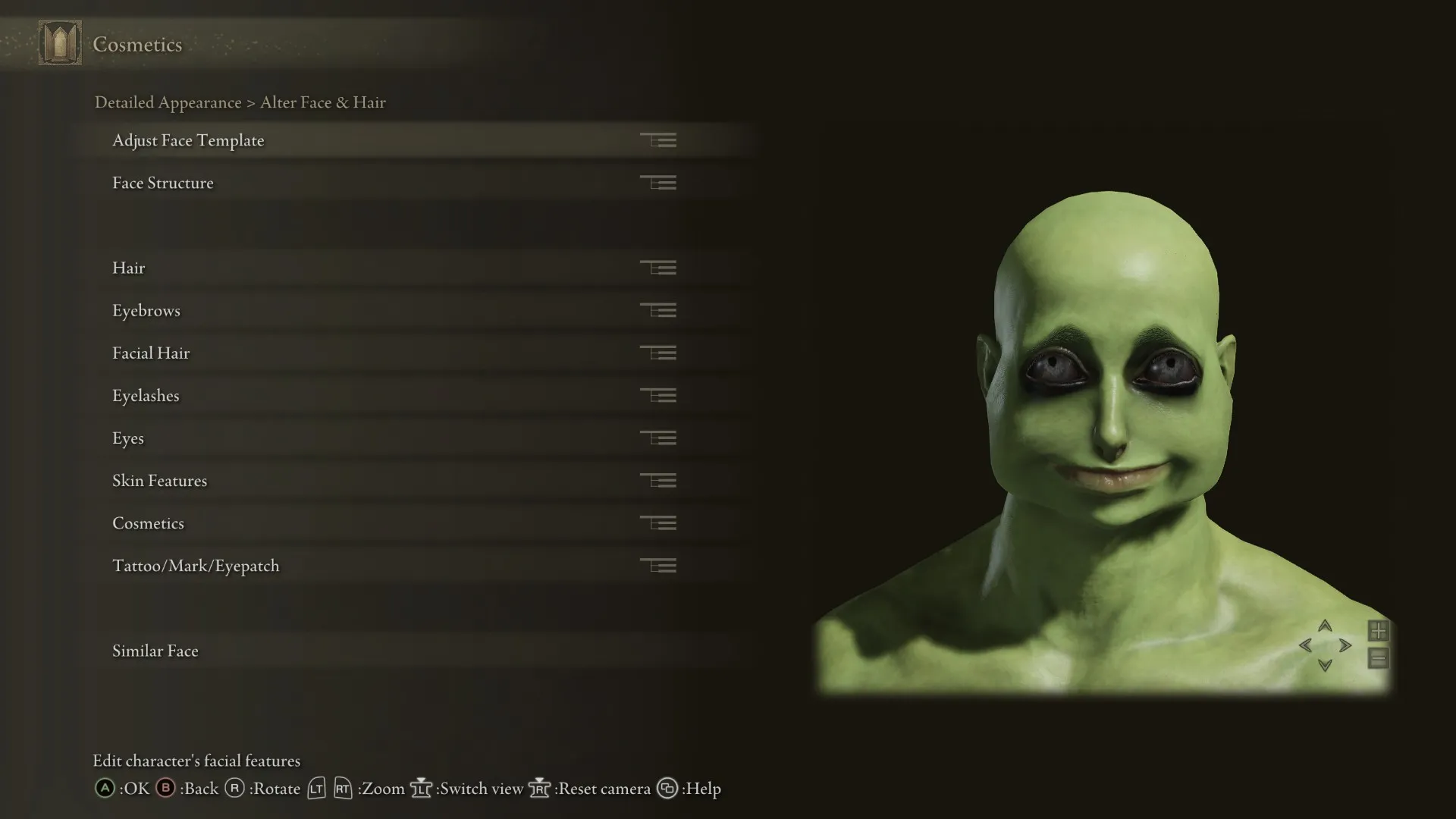Click the Help button prompt icon
The width and height of the screenshot is (1456, 819).
[668, 789]
